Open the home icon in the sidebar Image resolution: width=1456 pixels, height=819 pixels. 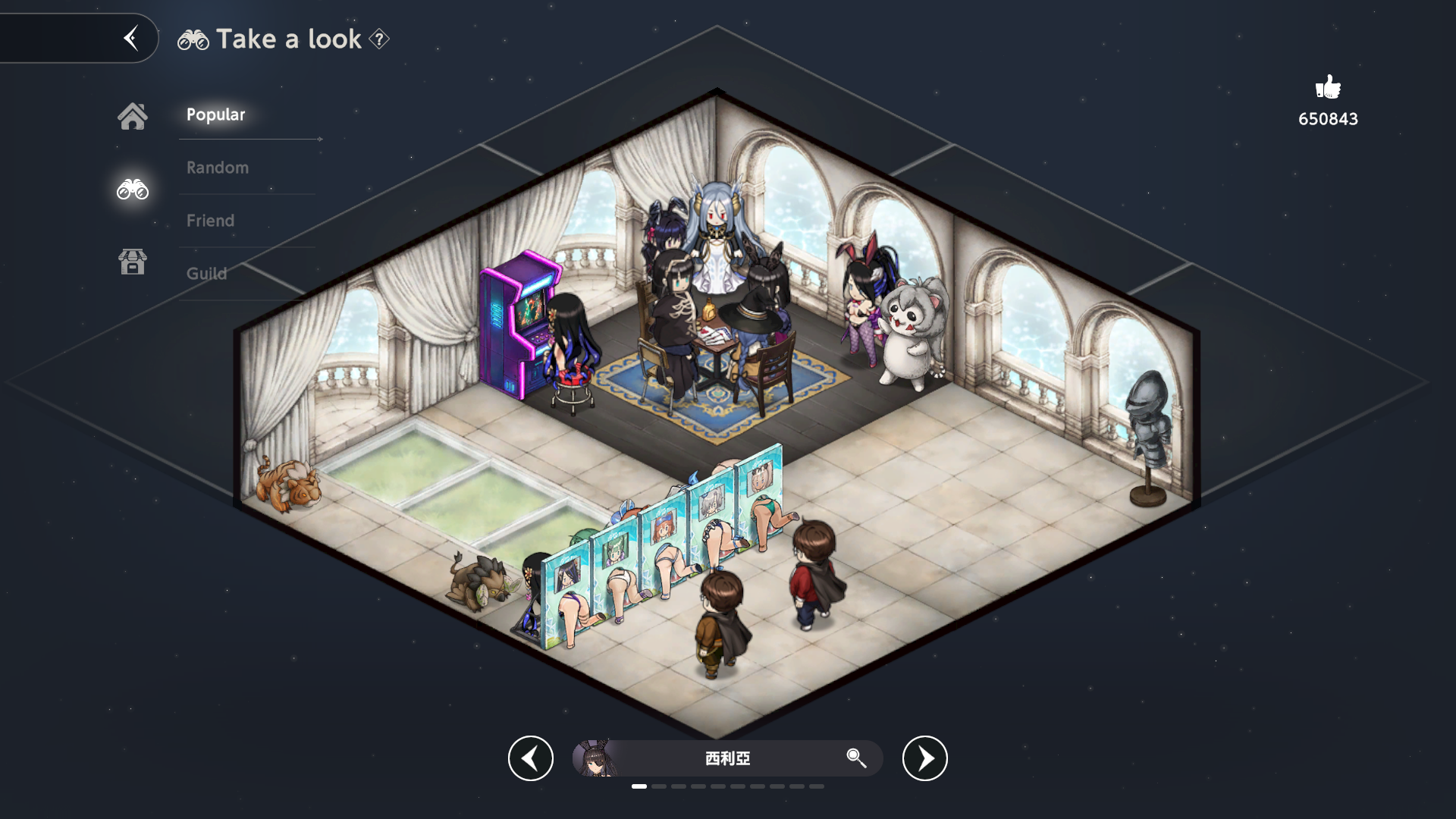133,116
